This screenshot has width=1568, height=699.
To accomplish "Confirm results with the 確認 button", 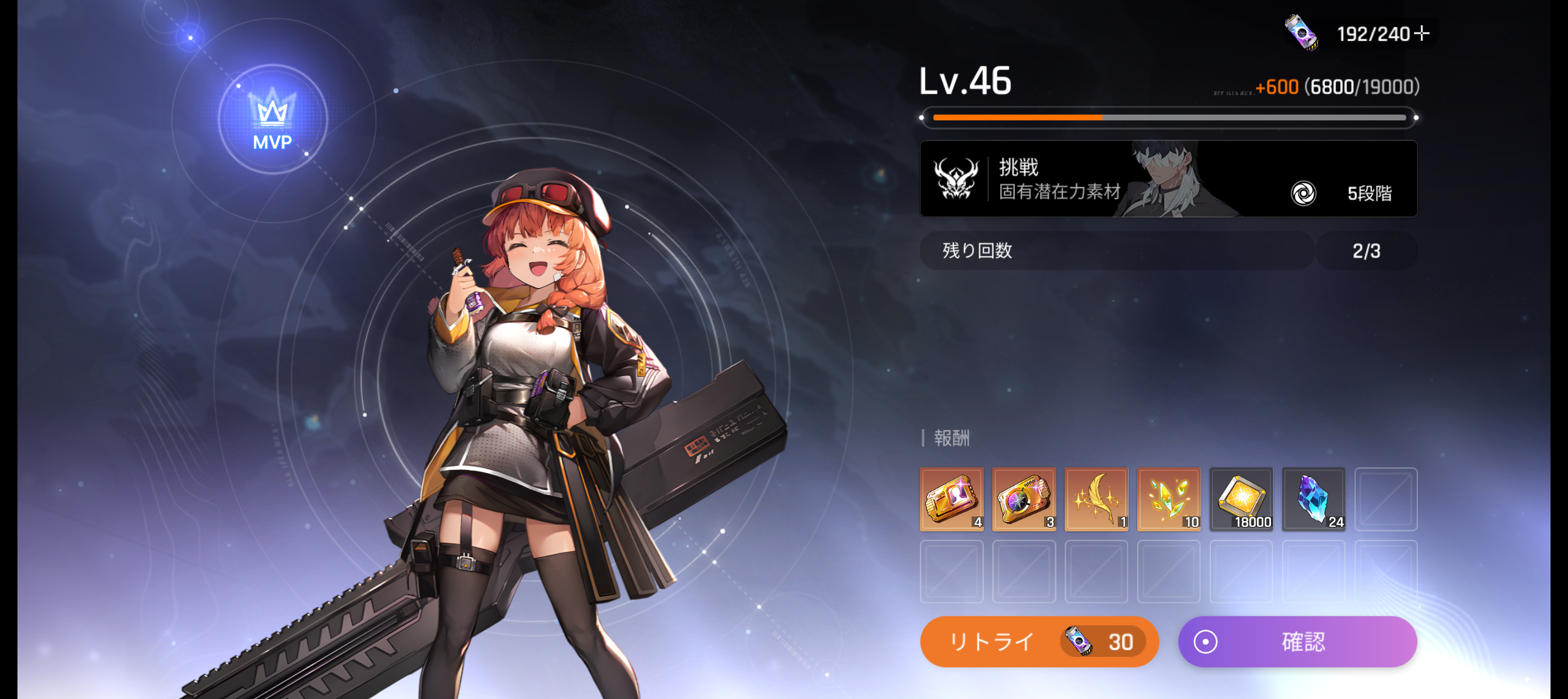I will tap(1298, 641).
